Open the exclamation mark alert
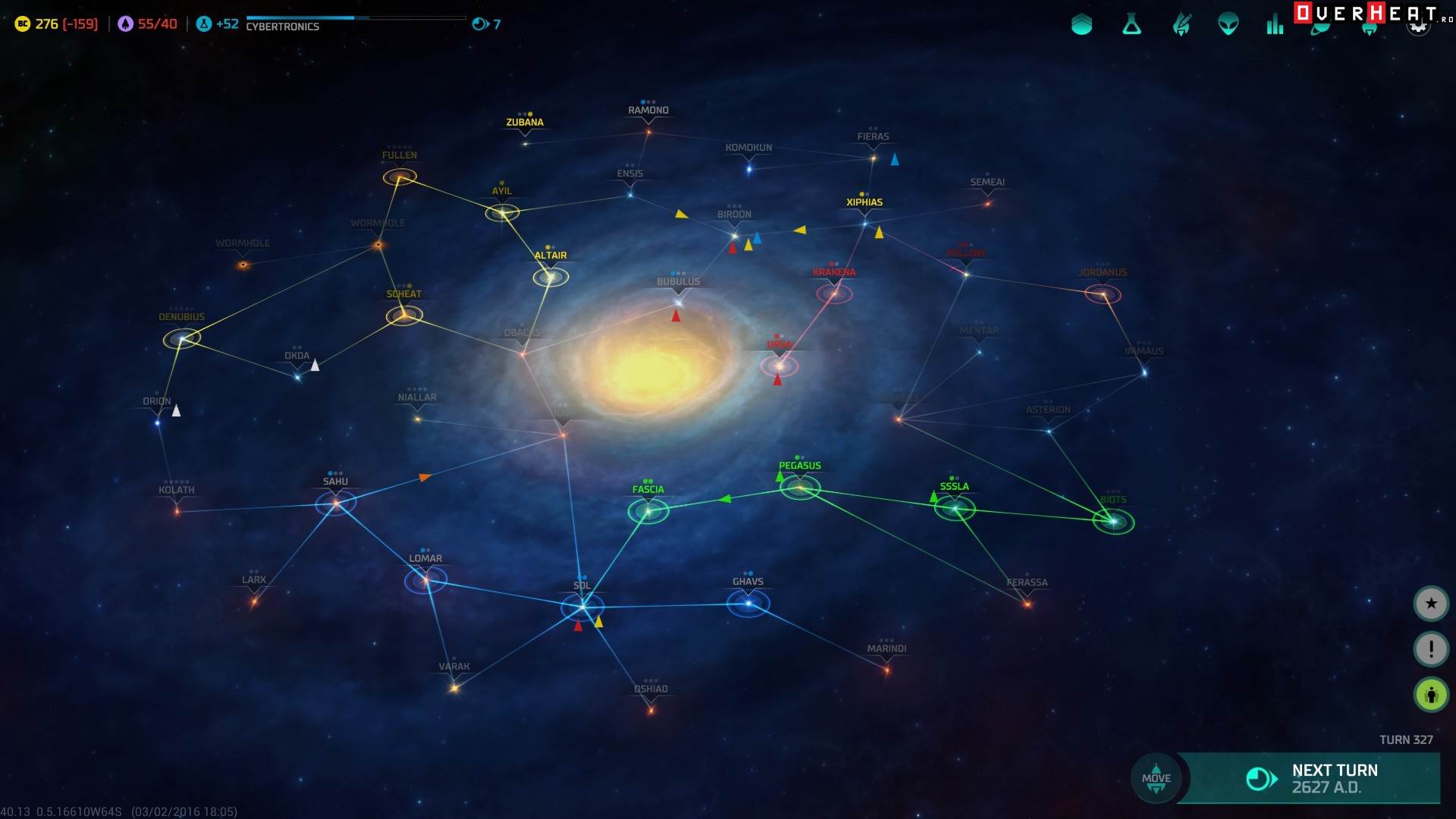Screen dimensions: 1456x819 click(1431, 649)
